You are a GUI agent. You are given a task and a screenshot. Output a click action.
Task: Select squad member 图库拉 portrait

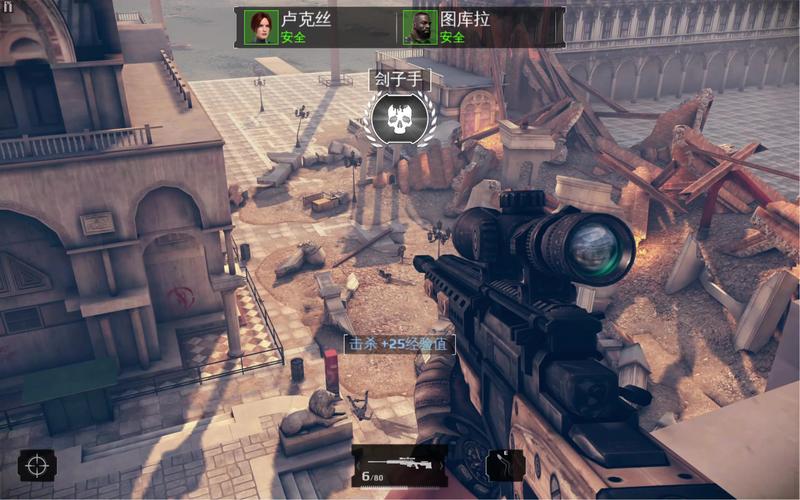pyautogui.click(x=420, y=28)
